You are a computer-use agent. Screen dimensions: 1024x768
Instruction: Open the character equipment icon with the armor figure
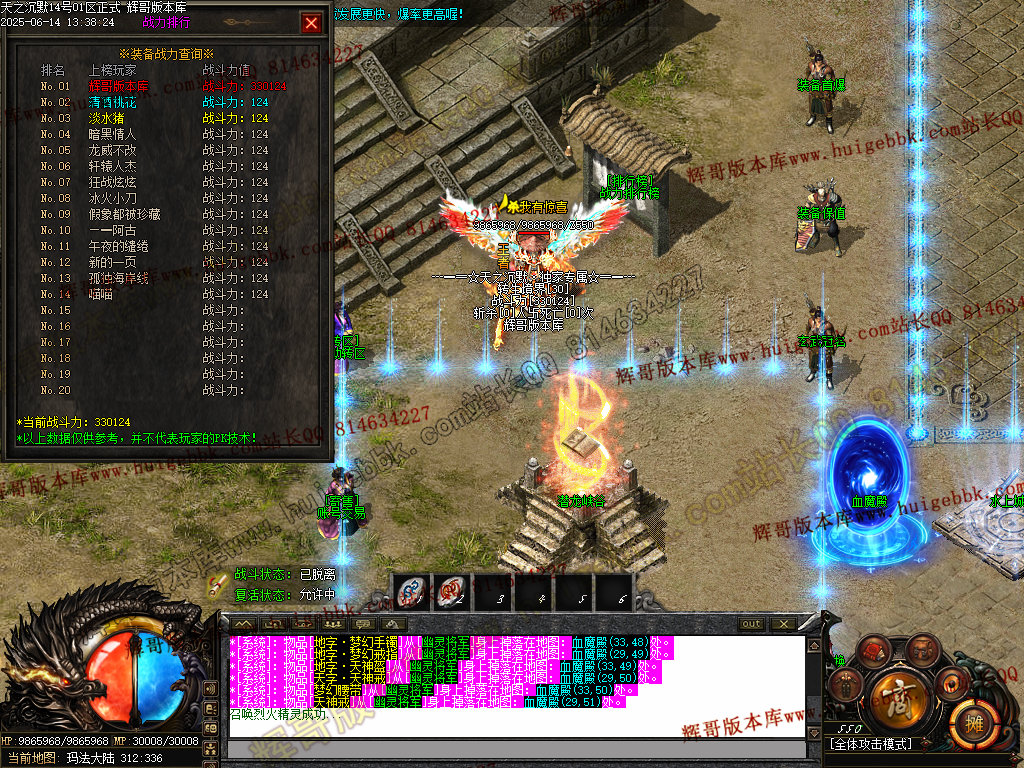[848, 686]
